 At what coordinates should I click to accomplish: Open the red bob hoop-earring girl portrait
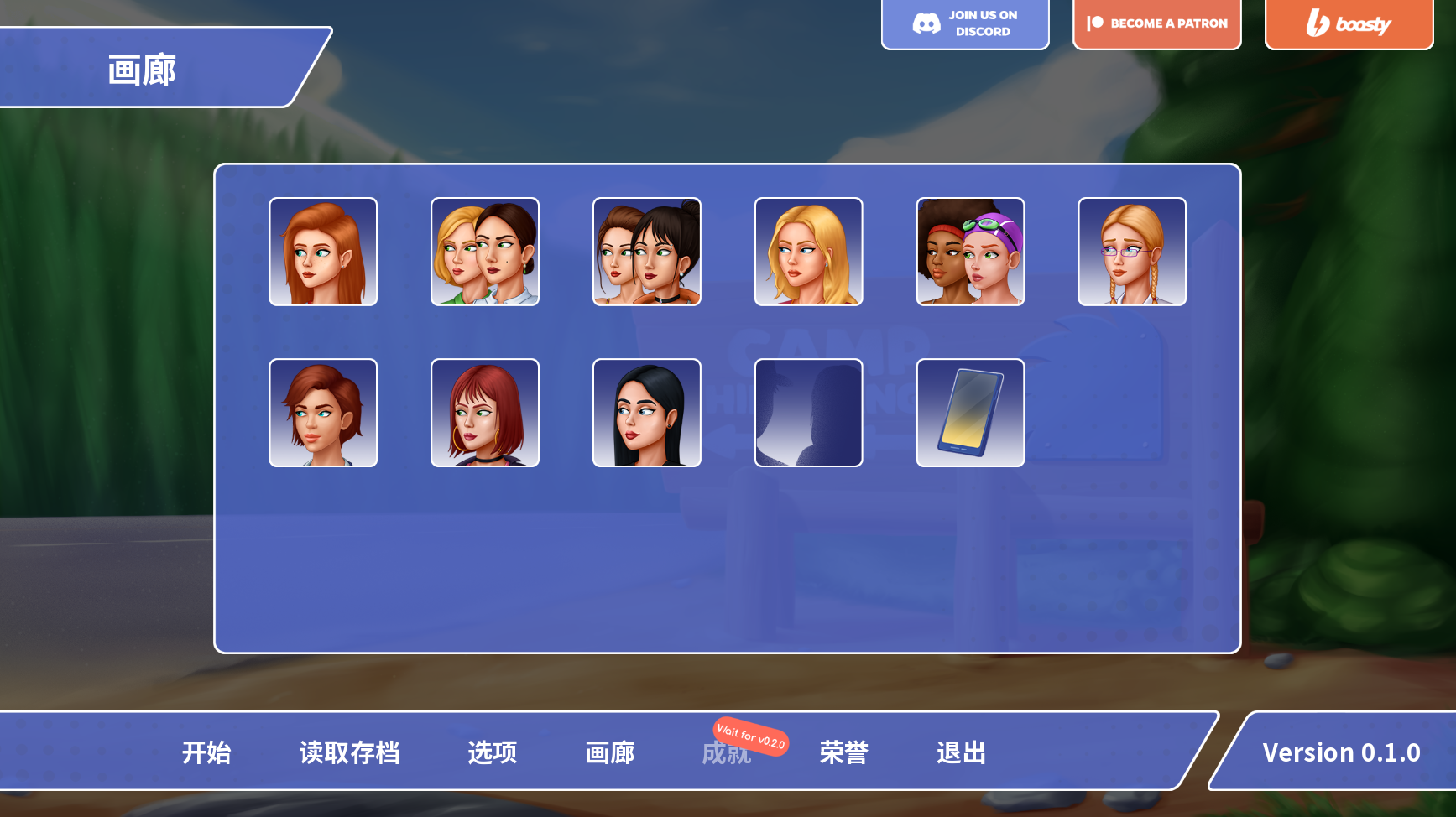[485, 413]
